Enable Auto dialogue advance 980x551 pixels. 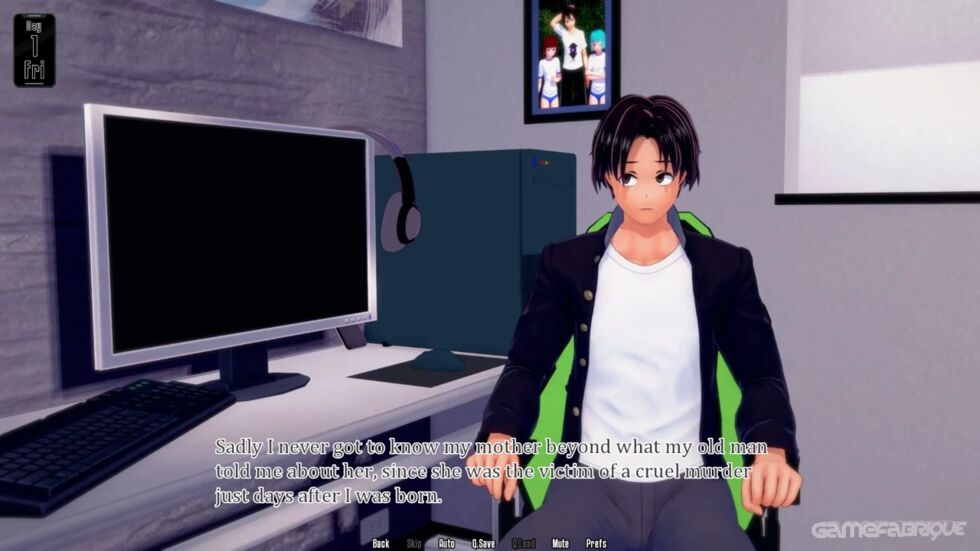446,543
